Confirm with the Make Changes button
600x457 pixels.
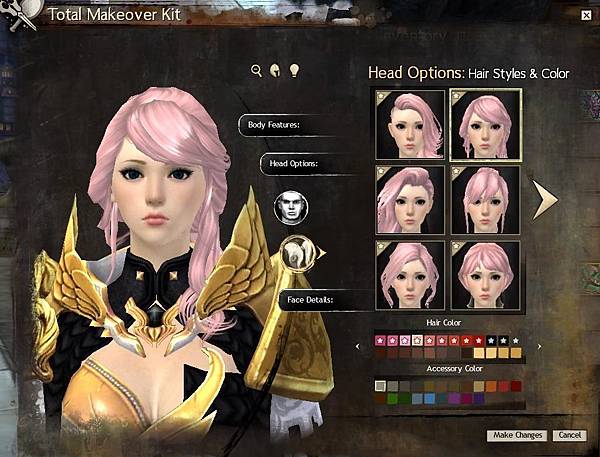tap(517, 435)
